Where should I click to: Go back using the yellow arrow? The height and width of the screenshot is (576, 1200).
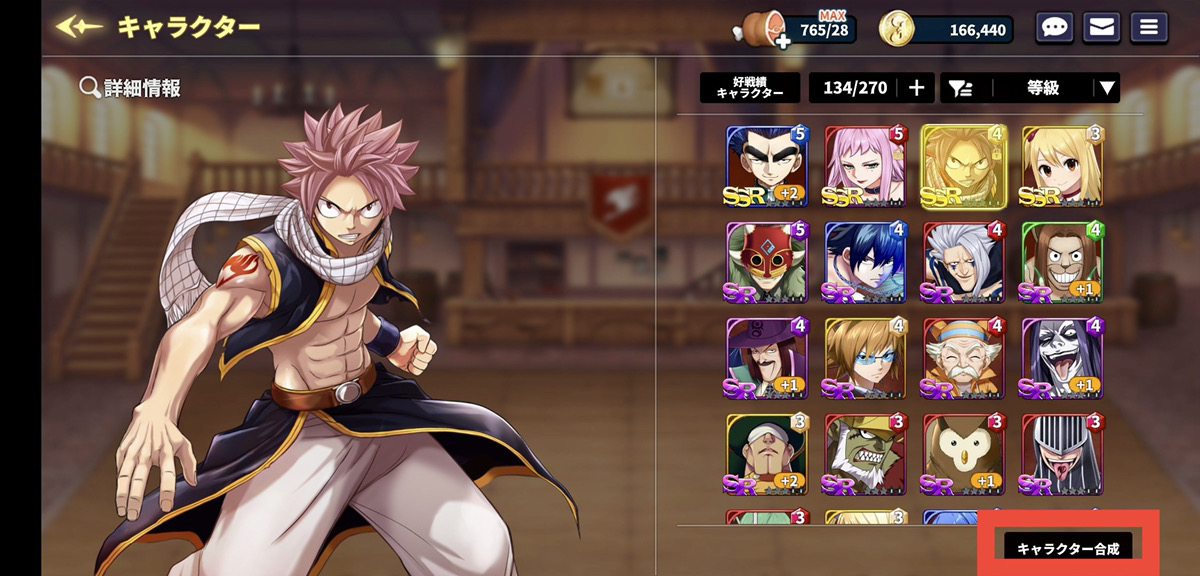click(80, 27)
